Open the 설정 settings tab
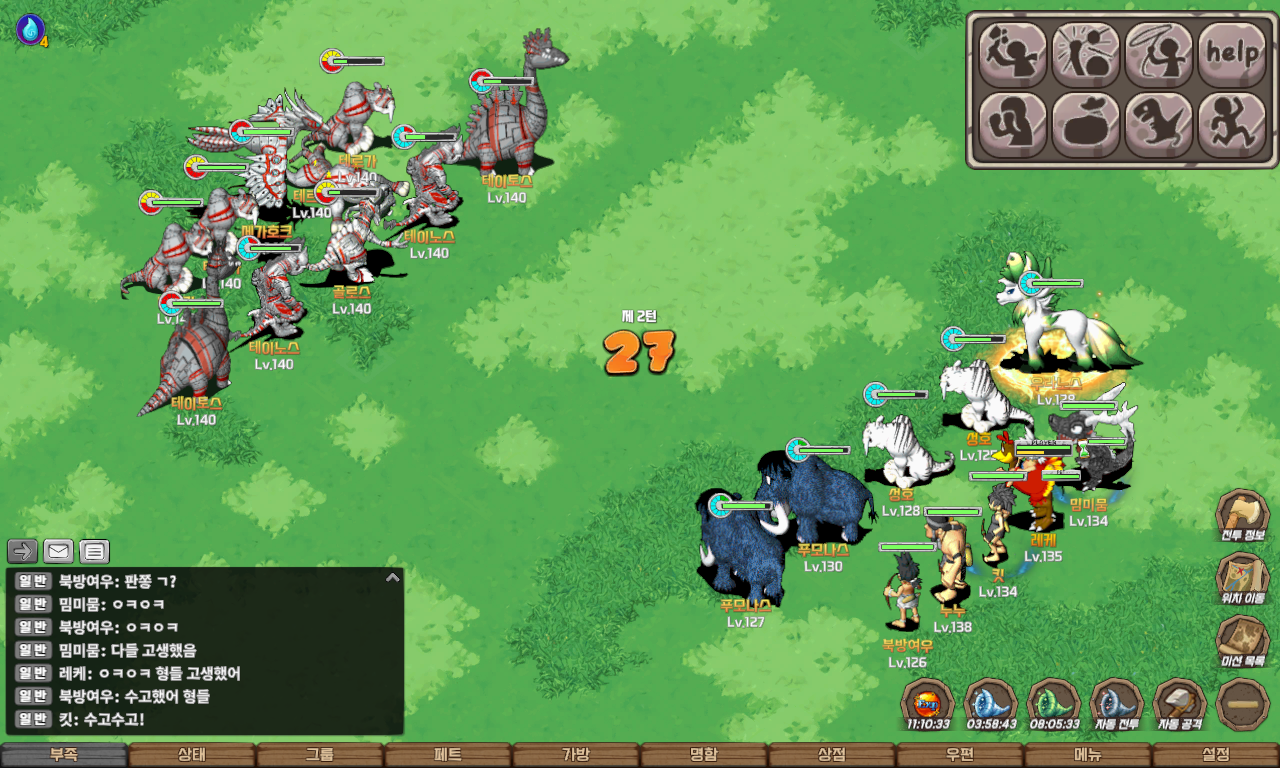The width and height of the screenshot is (1280, 768). pyautogui.click(x=1216, y=755)
